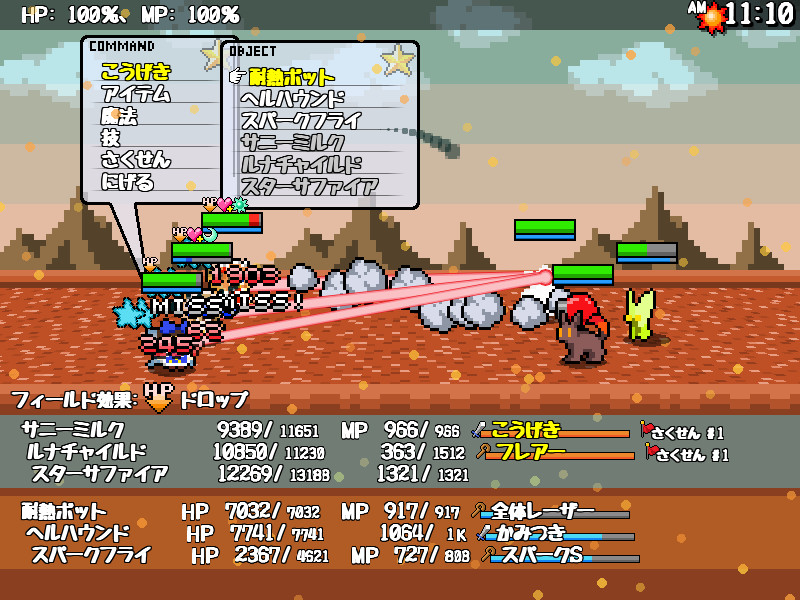Choose アイテム from the command list
This screenshot has width=800, height=600.
pos(135,94)
